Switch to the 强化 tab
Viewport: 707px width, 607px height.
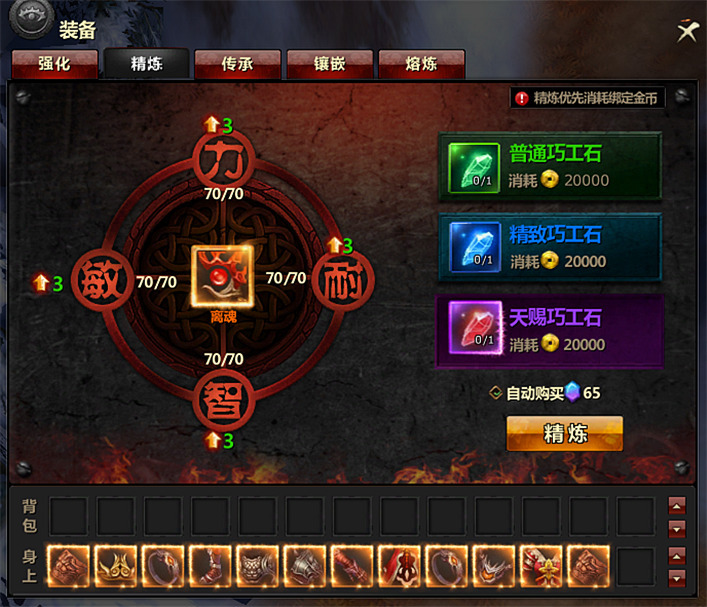pyautogui.click(x=54, y=64)
